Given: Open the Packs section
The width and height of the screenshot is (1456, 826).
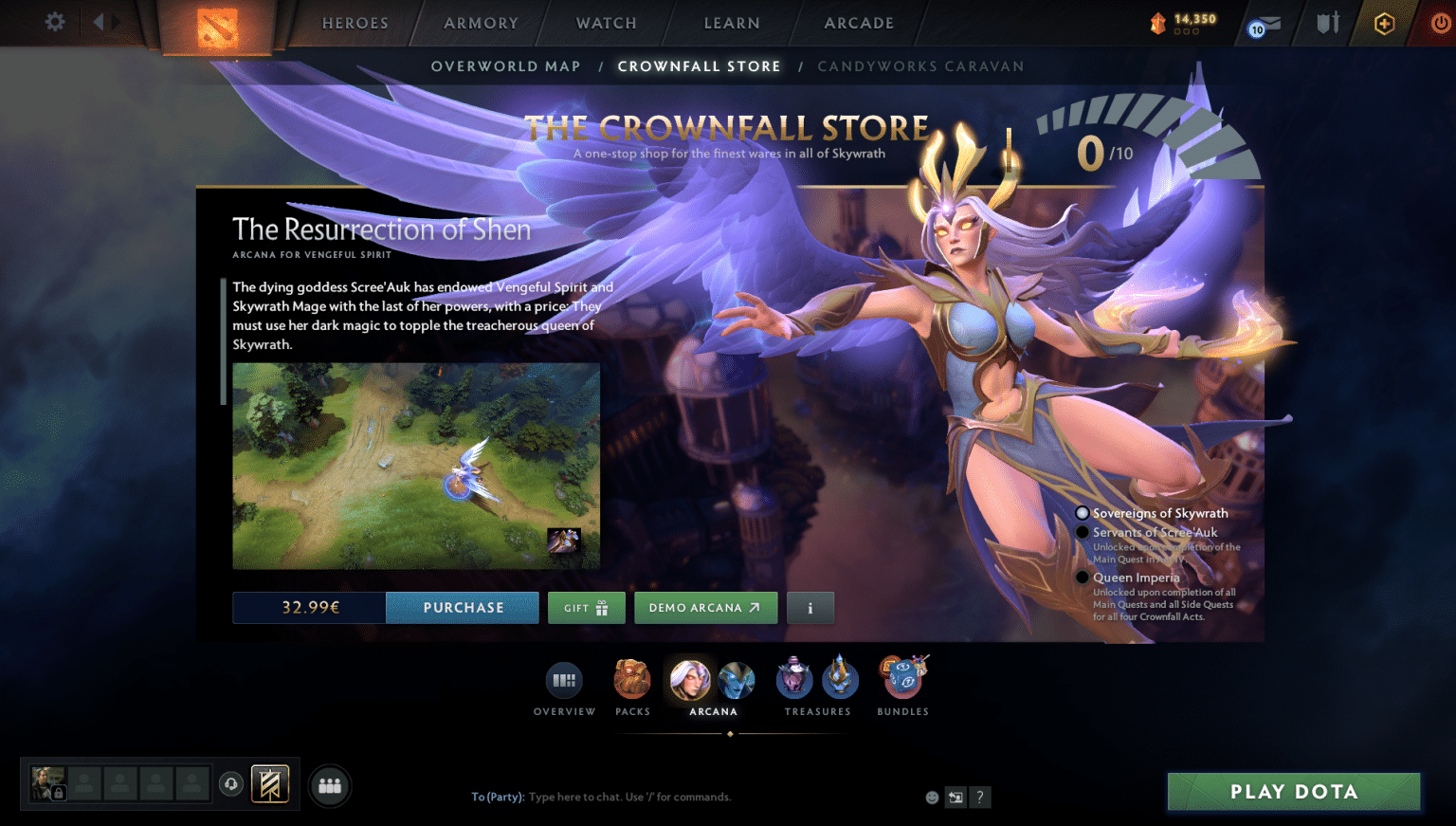Looking at the screenshot, I should pos(632,679).
